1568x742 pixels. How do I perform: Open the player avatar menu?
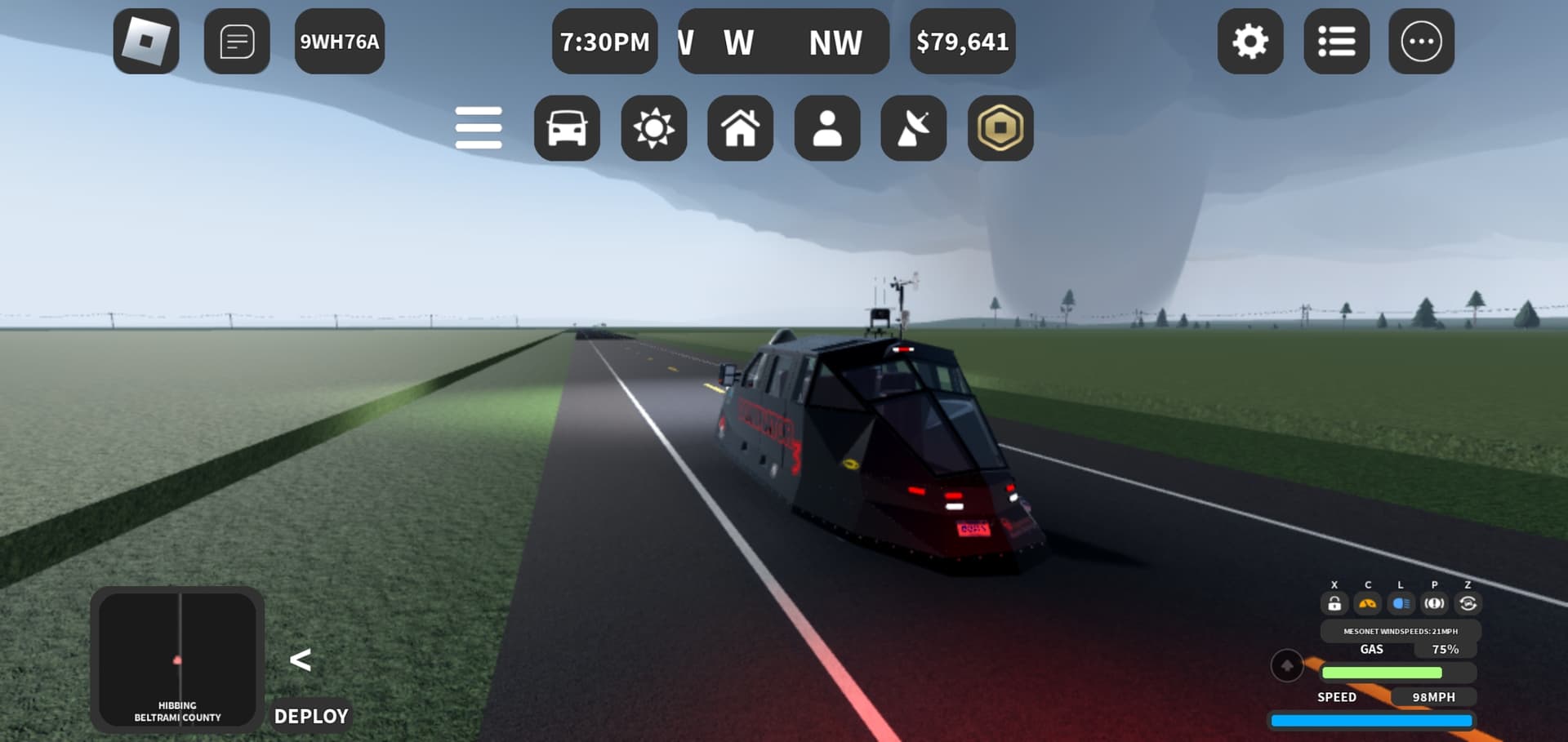(826, 127)
